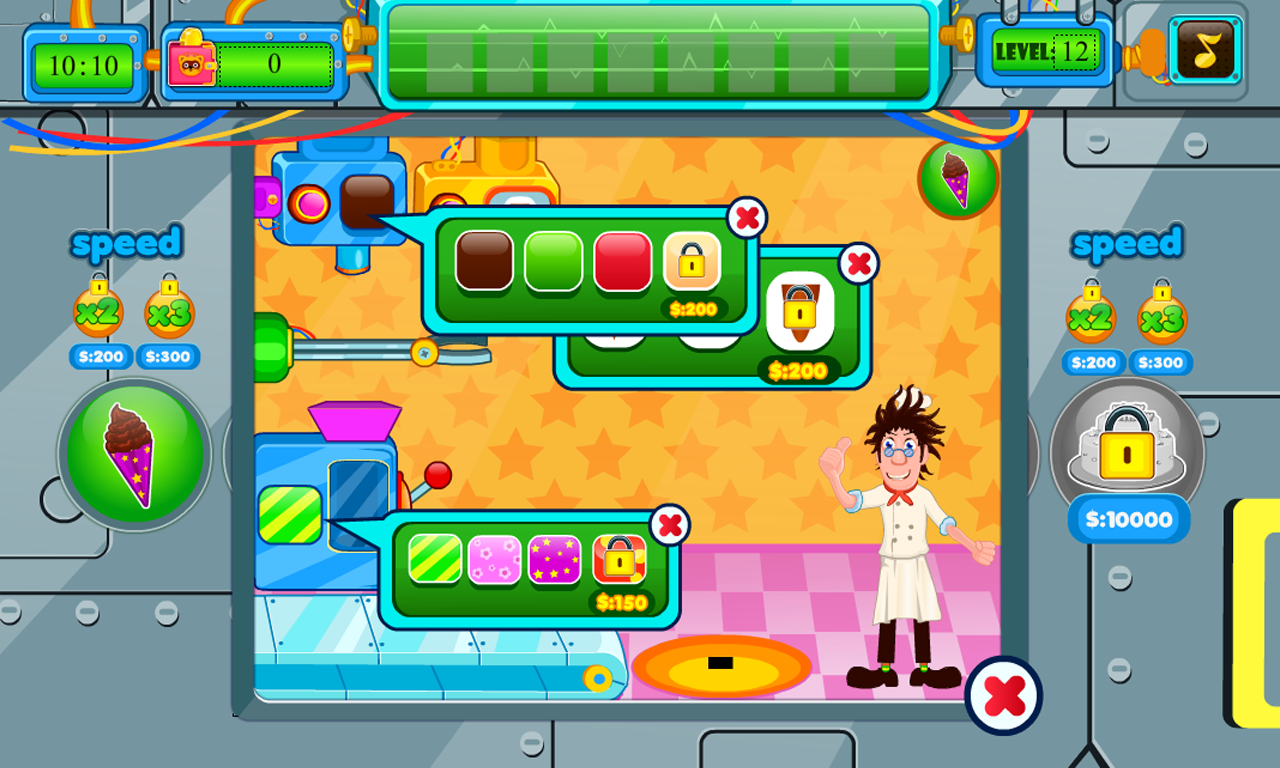1280x768 pixels.
Task: Buy left x3 speed upgrade
Action: pyautogui.click(x=169, y=312)
